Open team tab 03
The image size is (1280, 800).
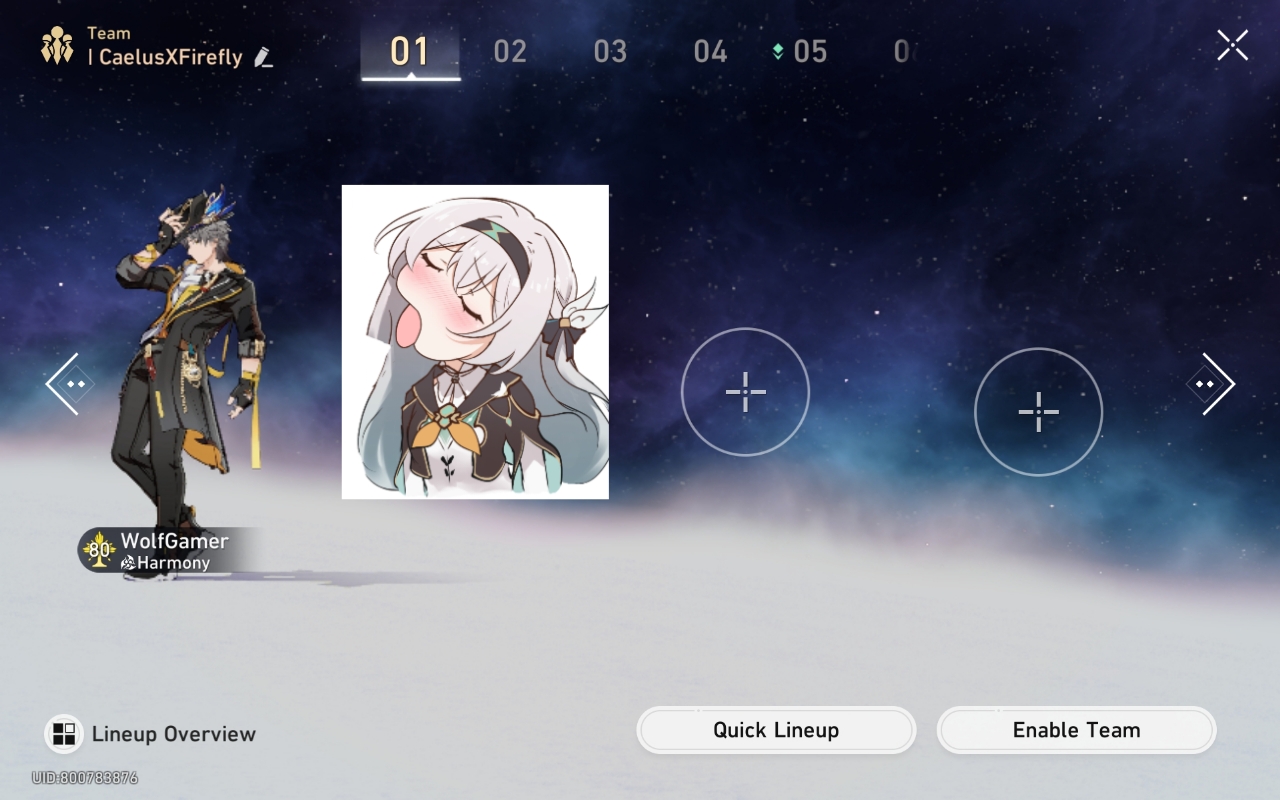609,52
